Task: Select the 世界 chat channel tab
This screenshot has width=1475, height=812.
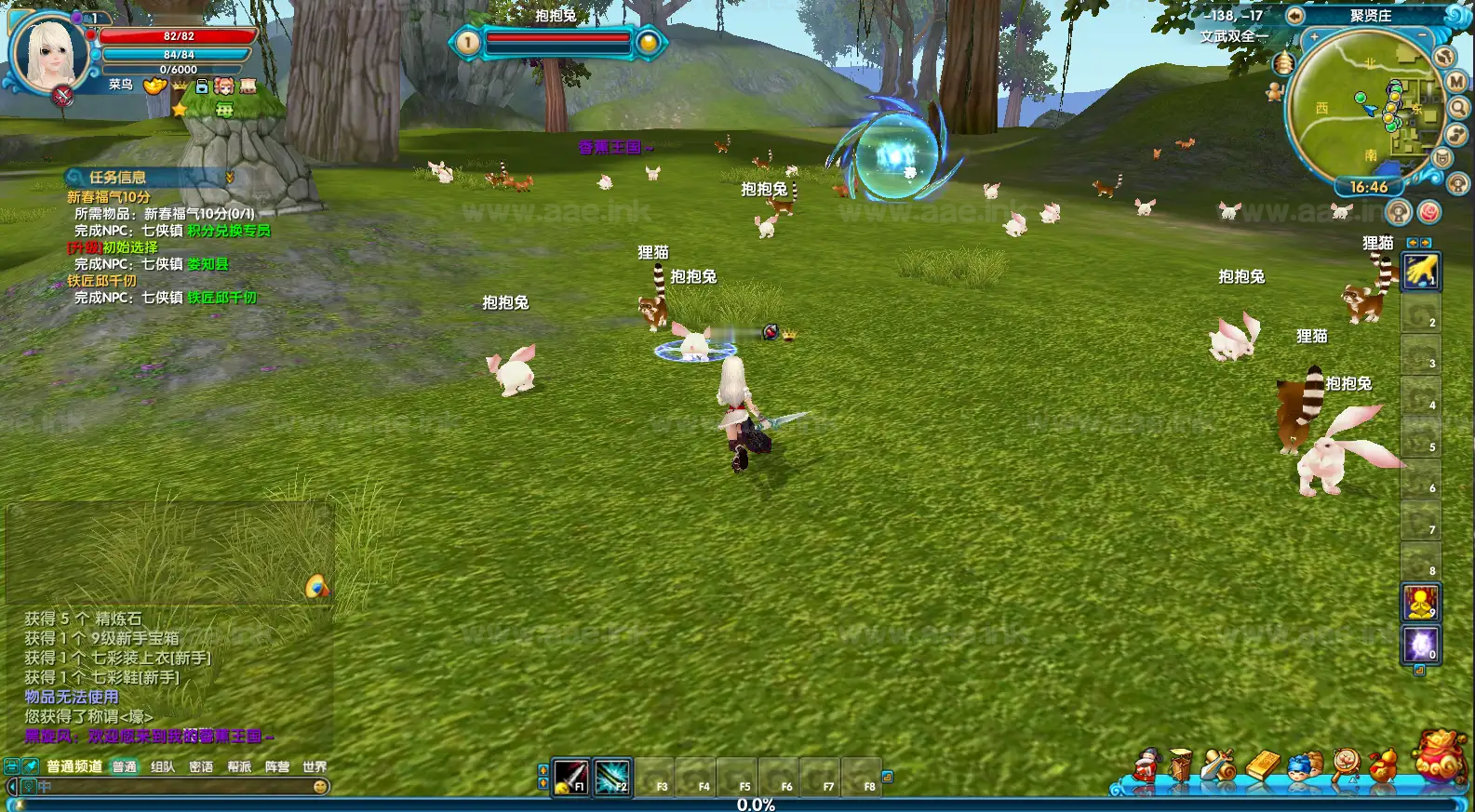Action: click(x=315, y=767)
